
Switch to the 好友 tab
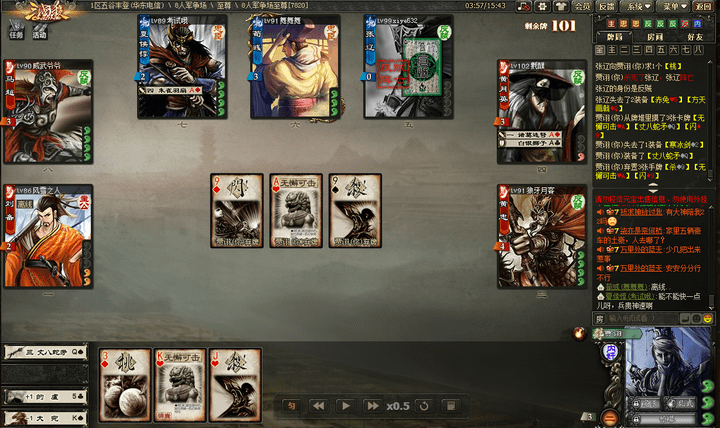pos(696,37)
